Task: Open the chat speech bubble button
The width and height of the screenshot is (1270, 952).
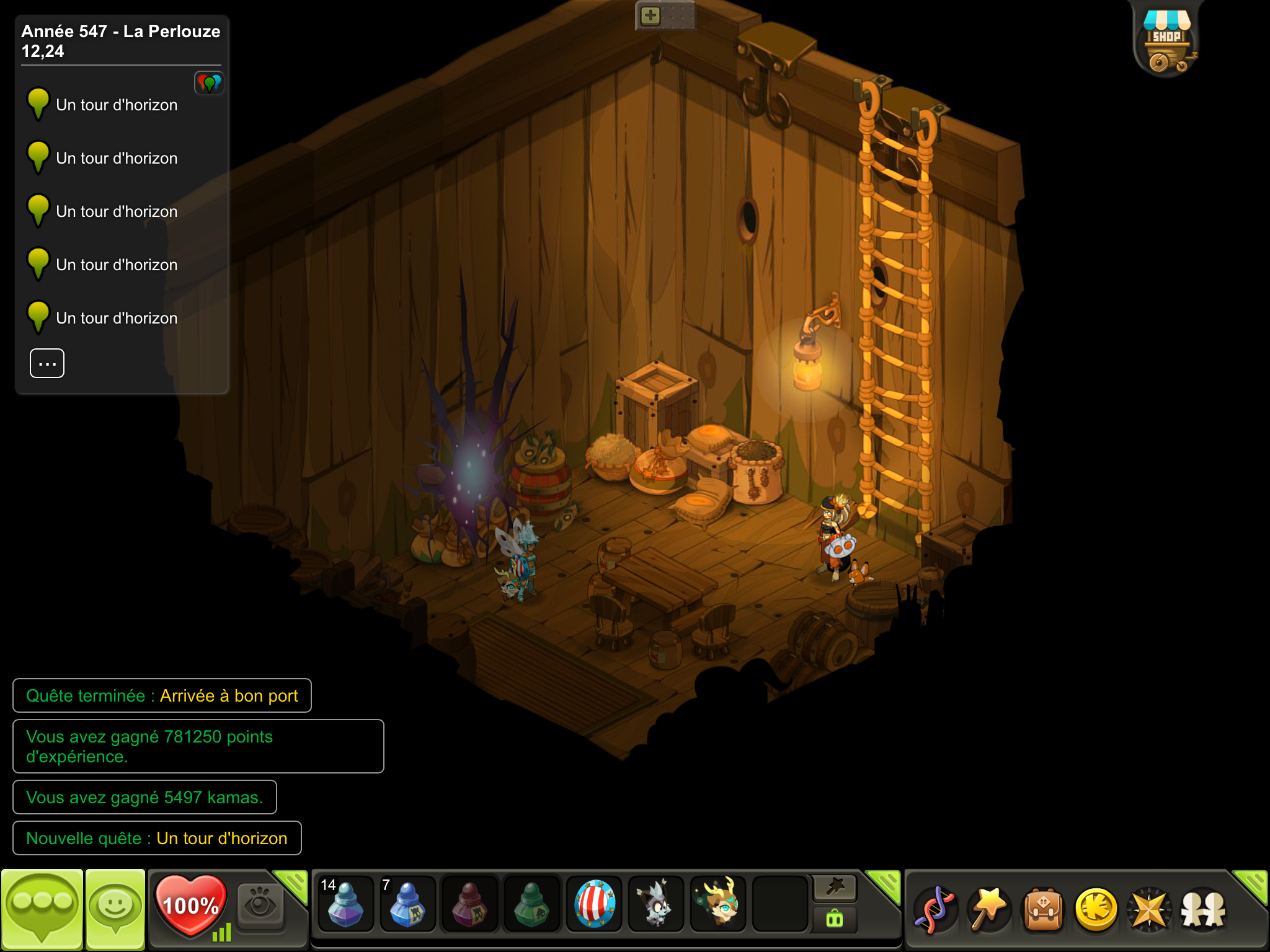Action: (x=42, y=909)
